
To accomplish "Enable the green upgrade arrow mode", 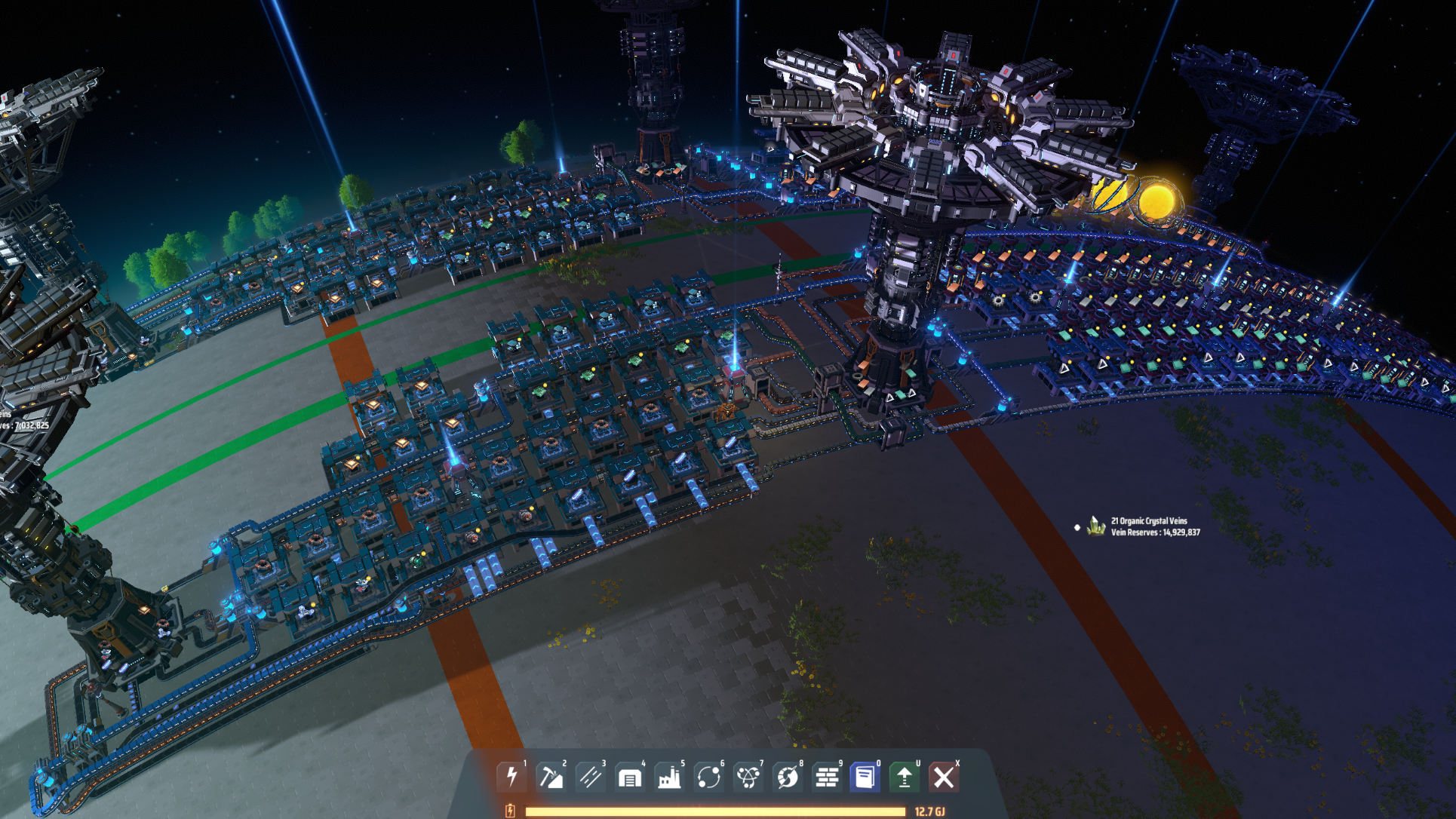I will (x=905, y=776).
